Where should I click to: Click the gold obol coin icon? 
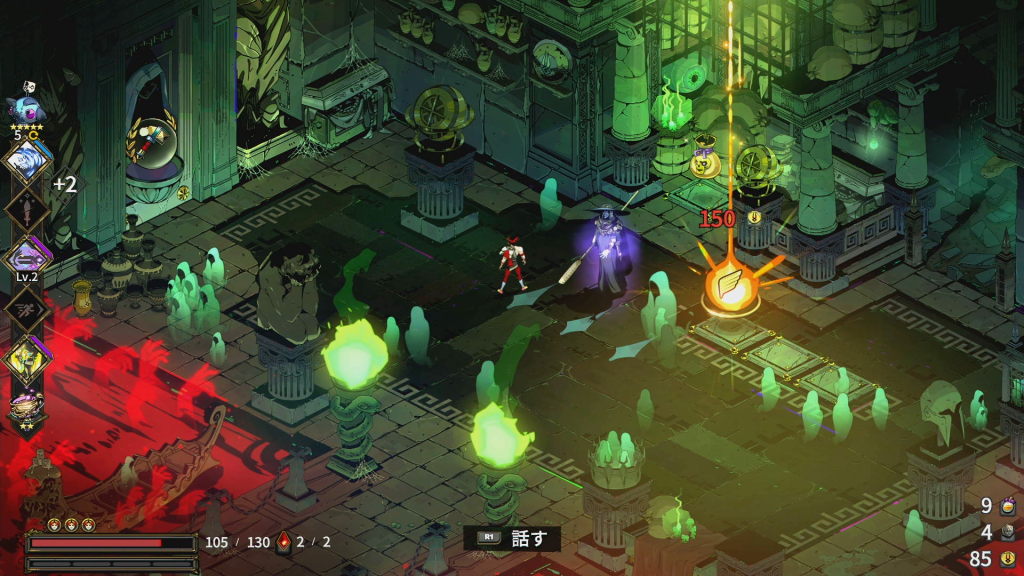click(x=1008, y=559)
